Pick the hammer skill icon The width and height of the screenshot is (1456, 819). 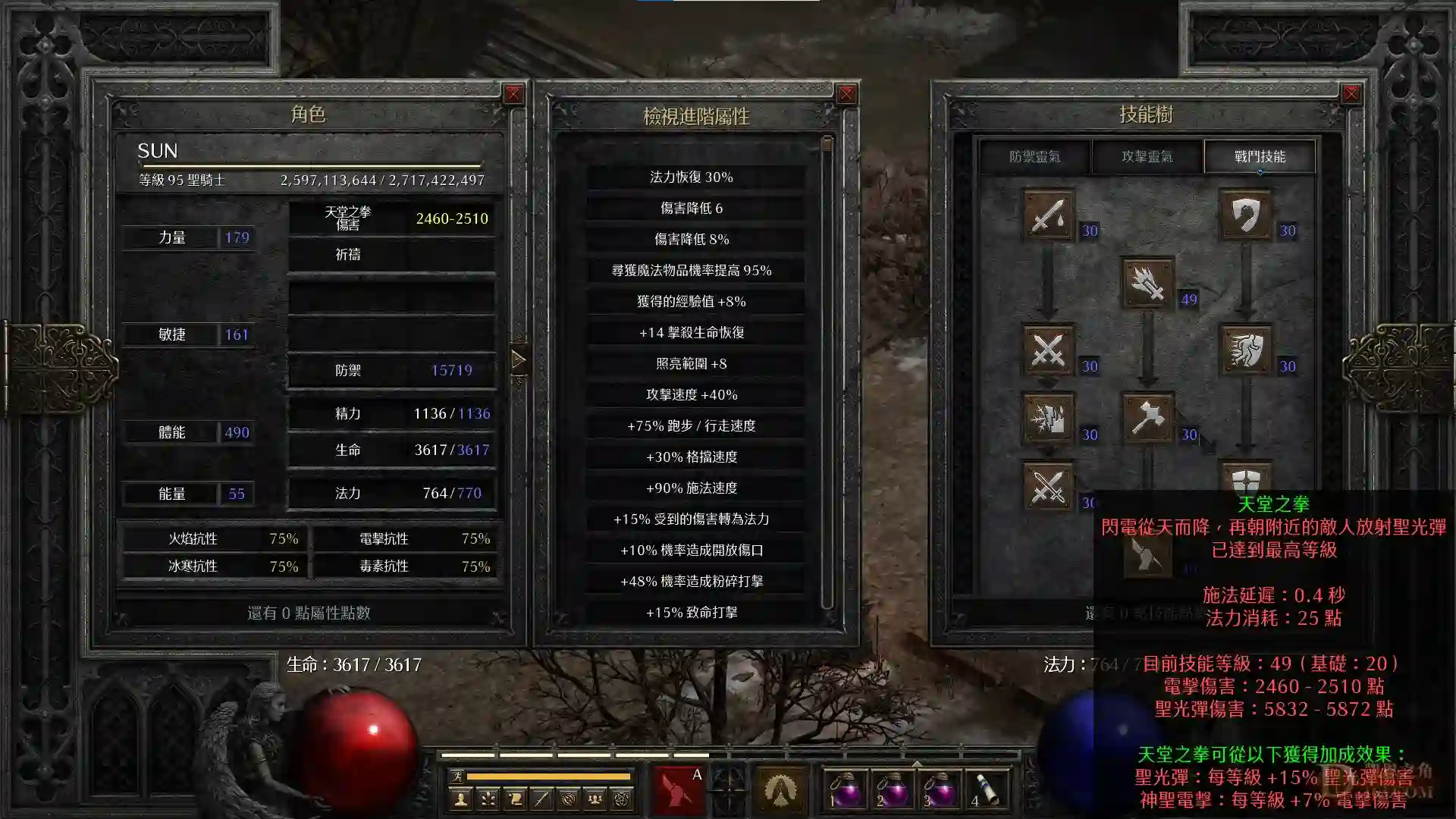click(1147, 418)
